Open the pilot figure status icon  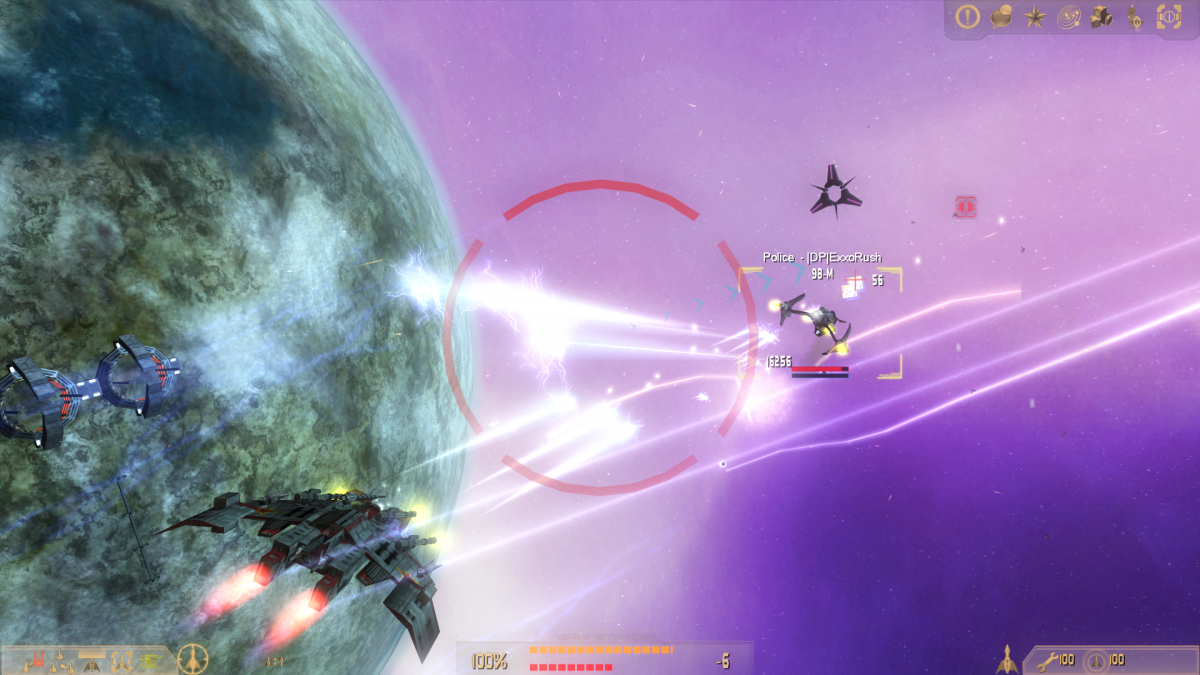coord(1134,17)
